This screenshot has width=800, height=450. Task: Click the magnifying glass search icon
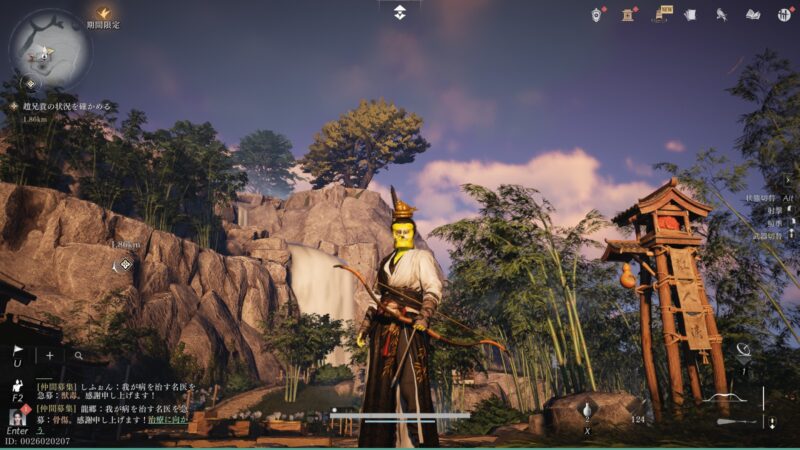coord(78,355)
